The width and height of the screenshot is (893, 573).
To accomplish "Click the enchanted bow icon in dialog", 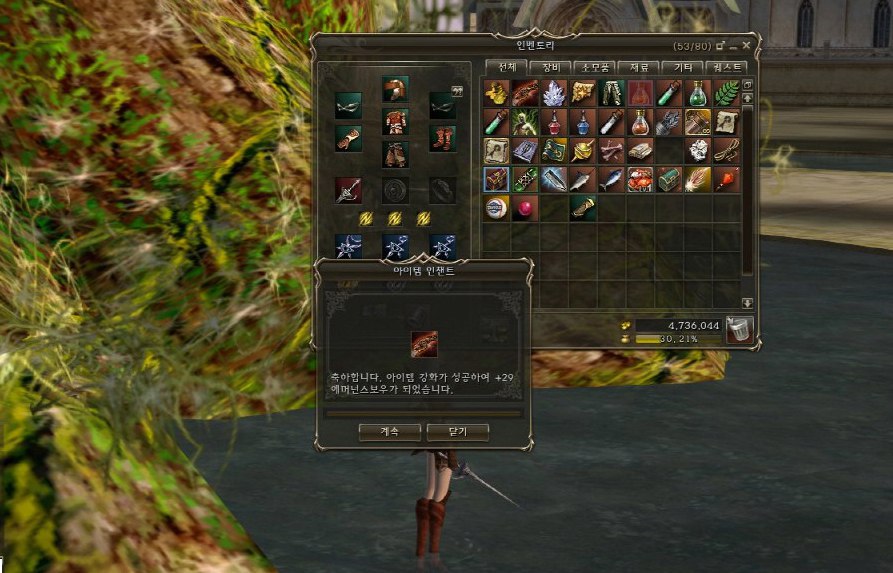I will (x=424, y=344).
